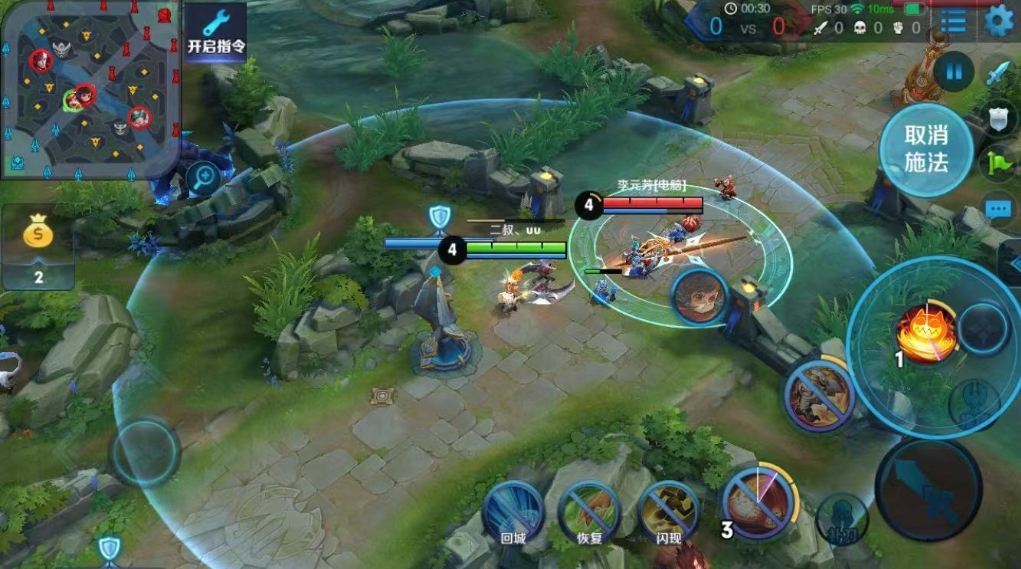The image size is (1021, 569).
Task: Activate the 回城 recall spell
Action: (x=512, y=510)
